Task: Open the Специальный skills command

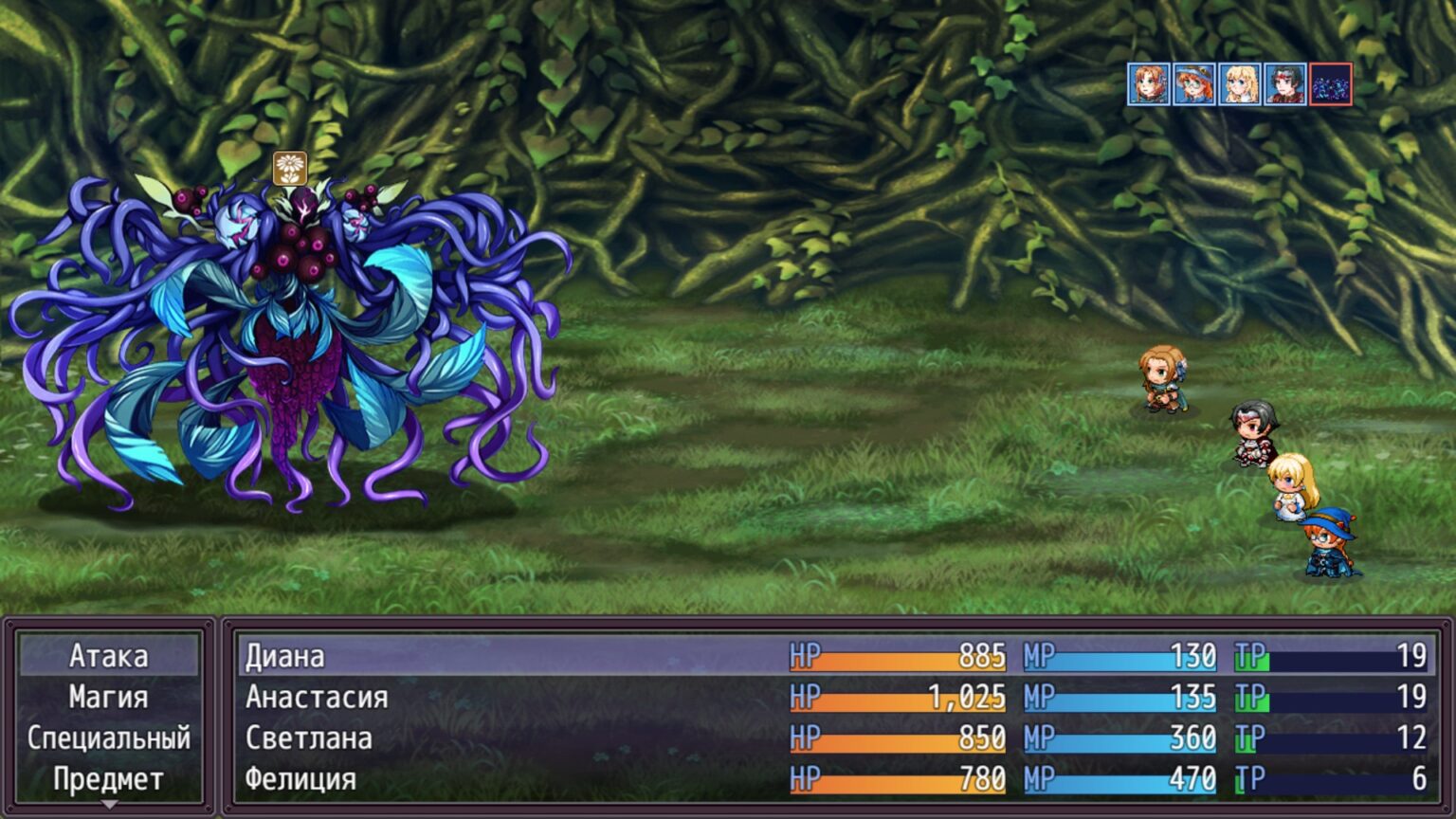Action: pos(109,738)
